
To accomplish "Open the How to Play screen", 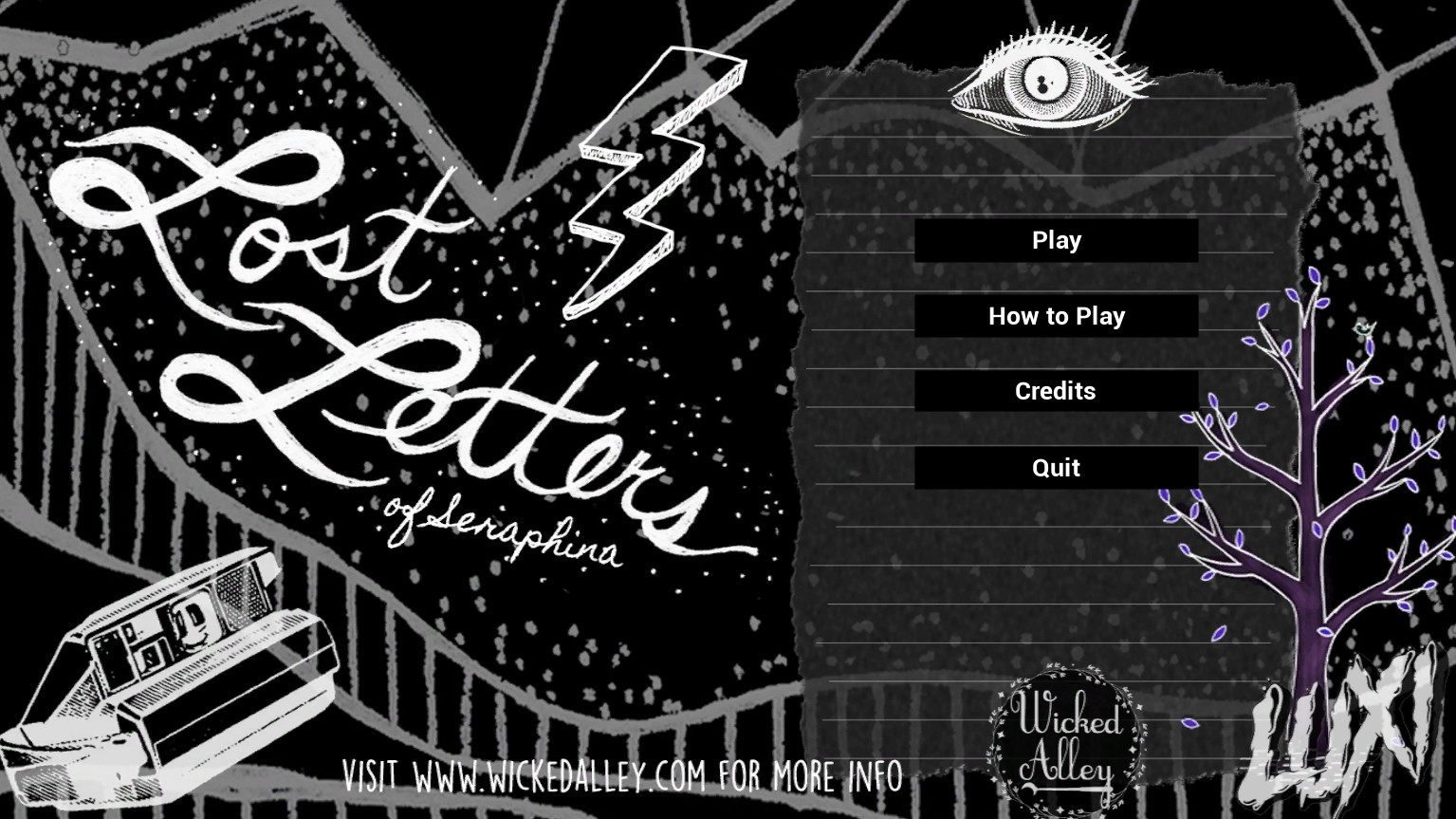I will pos(1056,316).
